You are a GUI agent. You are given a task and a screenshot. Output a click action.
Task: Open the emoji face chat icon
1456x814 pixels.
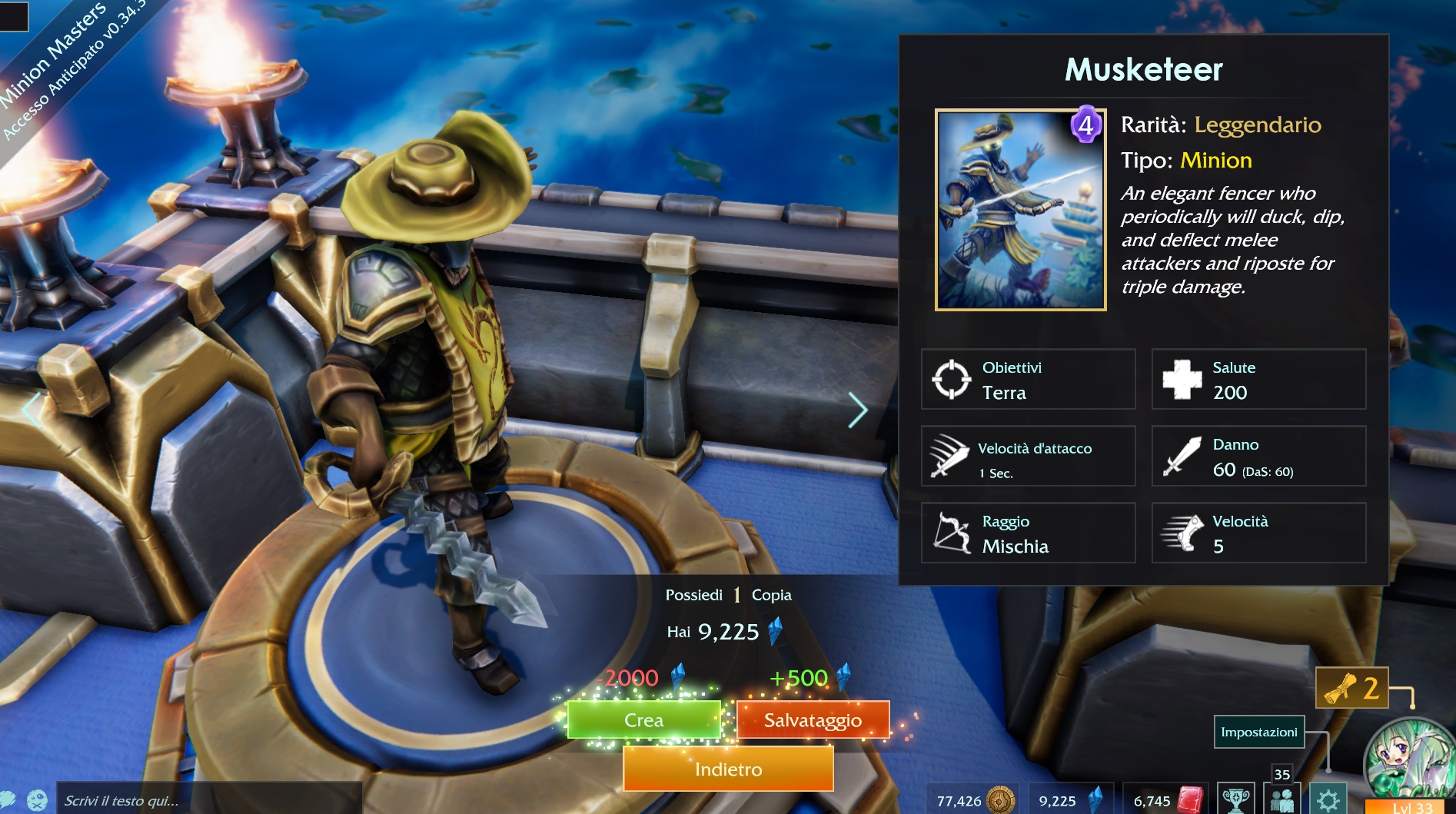(37, 800)
